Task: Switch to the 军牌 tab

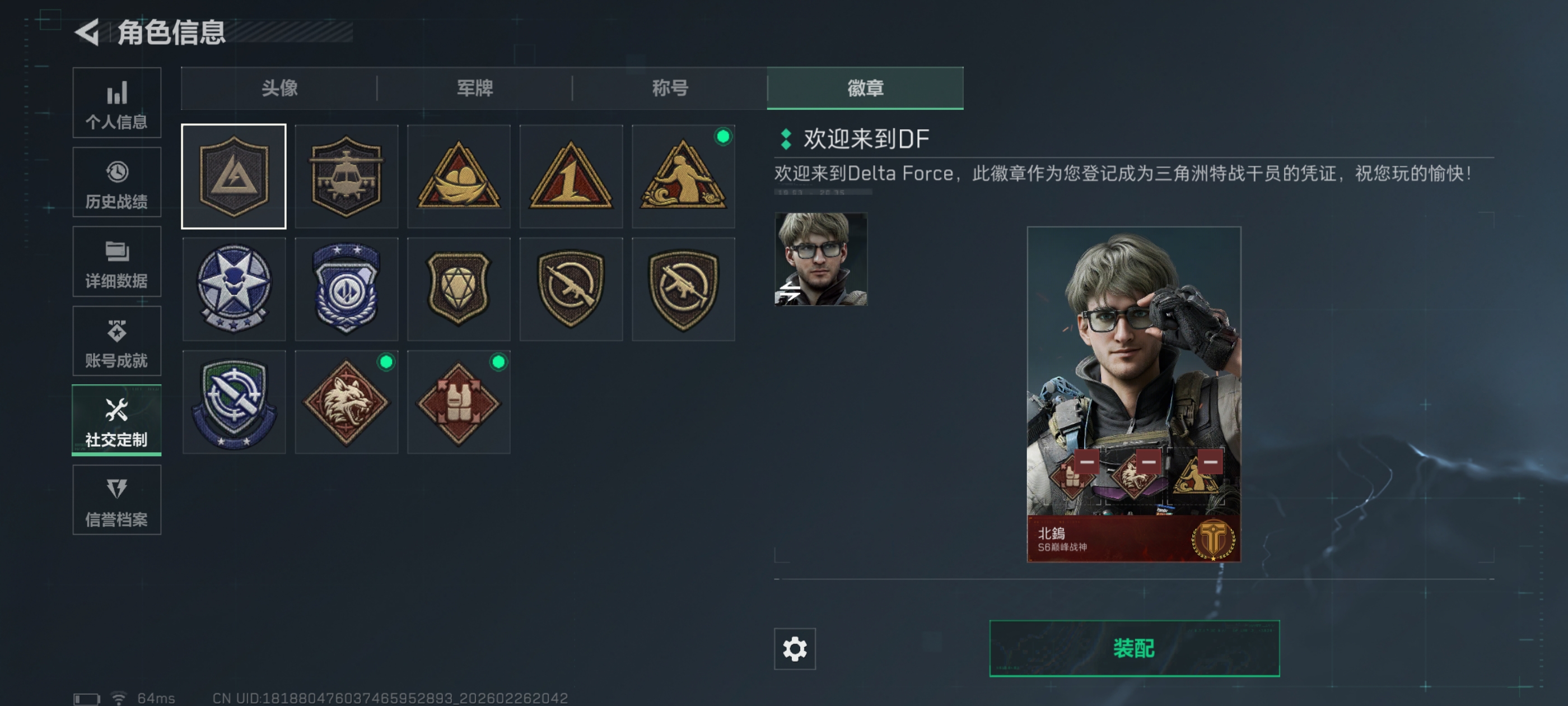Action: point(475,89)
